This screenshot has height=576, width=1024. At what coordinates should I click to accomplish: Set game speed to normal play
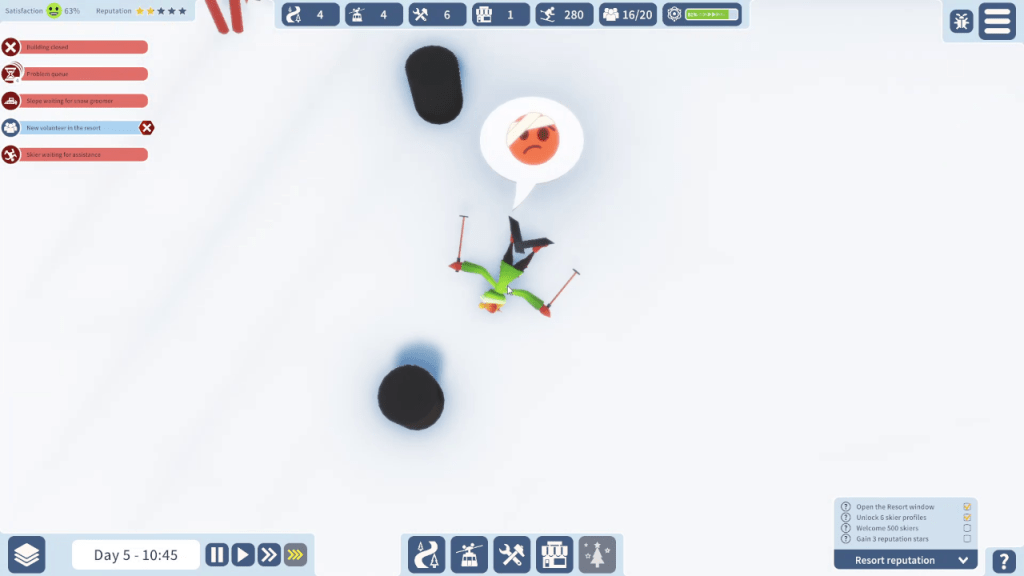pyautogui.click(x=243, y=555)
